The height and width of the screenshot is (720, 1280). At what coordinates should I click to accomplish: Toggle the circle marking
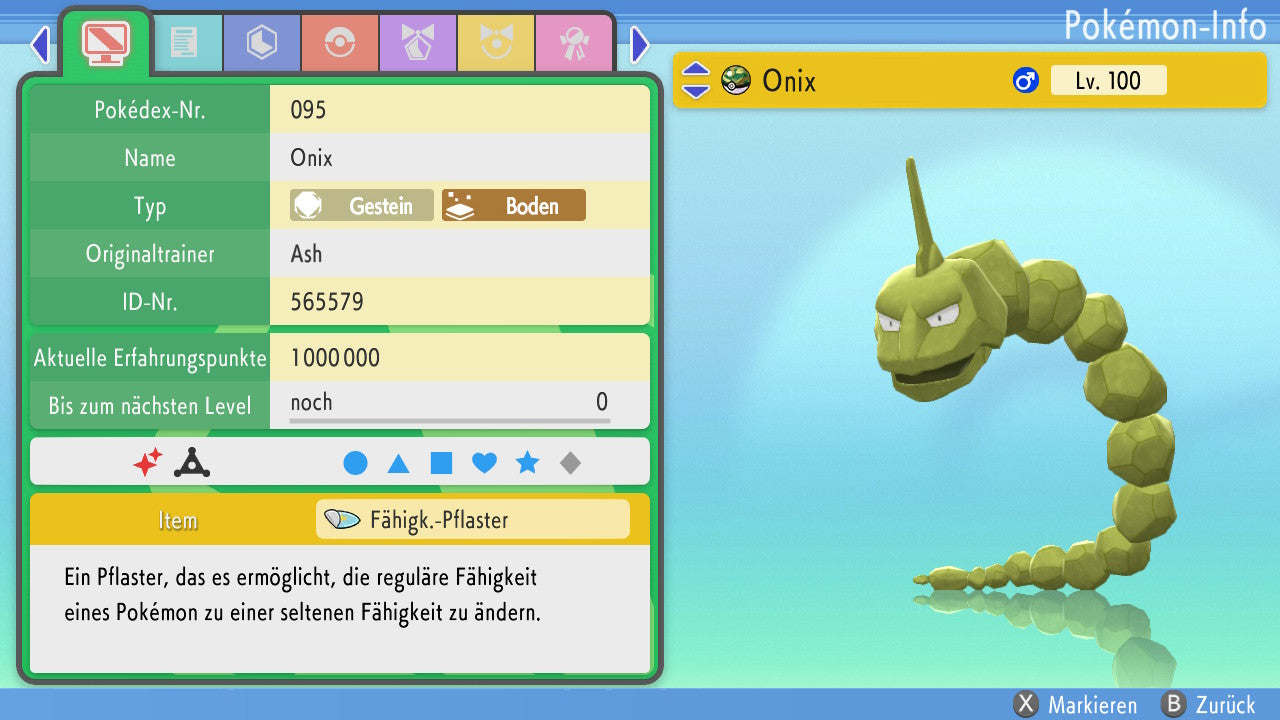click(355, 463)
